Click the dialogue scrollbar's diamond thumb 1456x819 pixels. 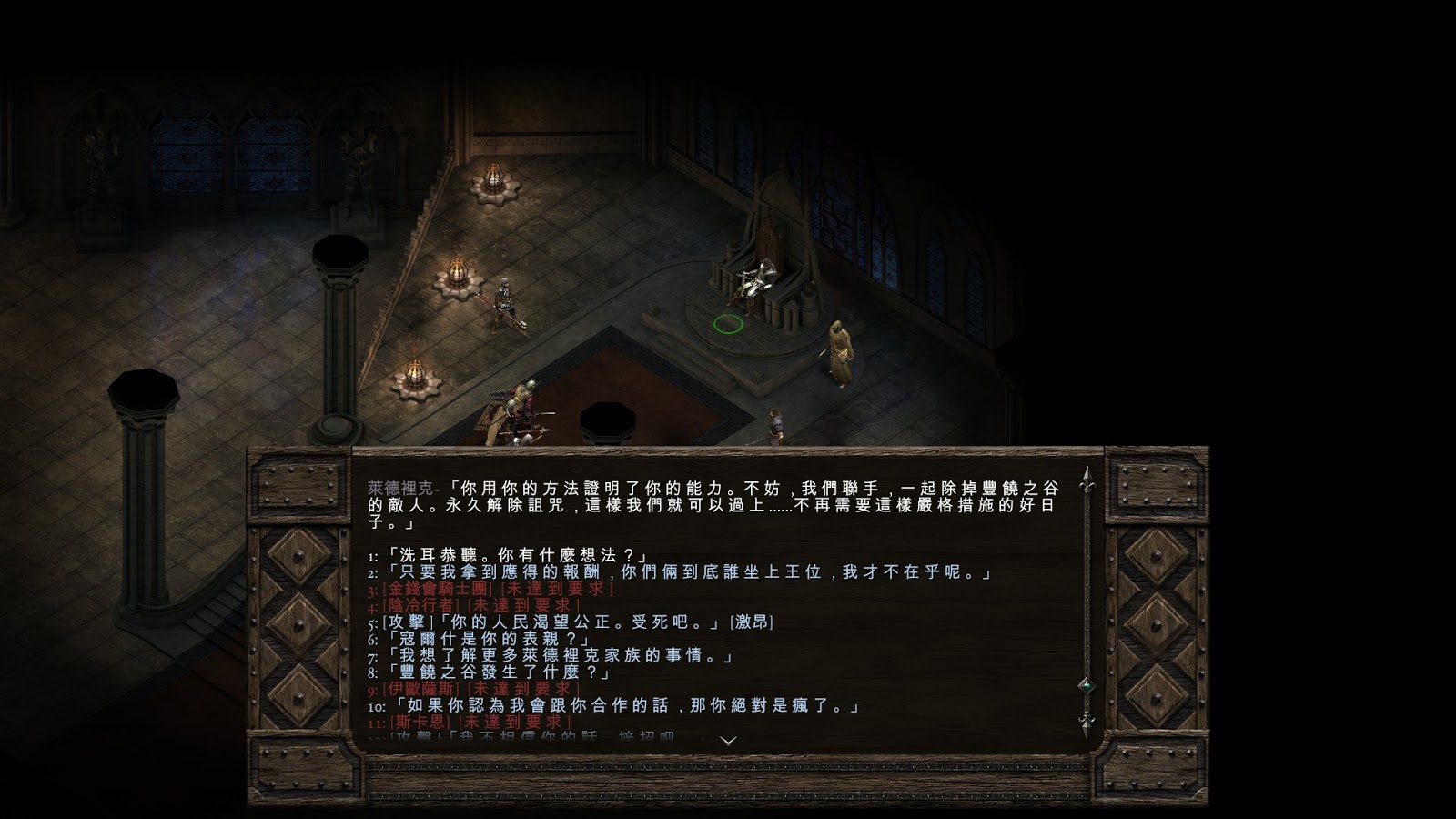pyautogui.click(x=1085, y=684)
